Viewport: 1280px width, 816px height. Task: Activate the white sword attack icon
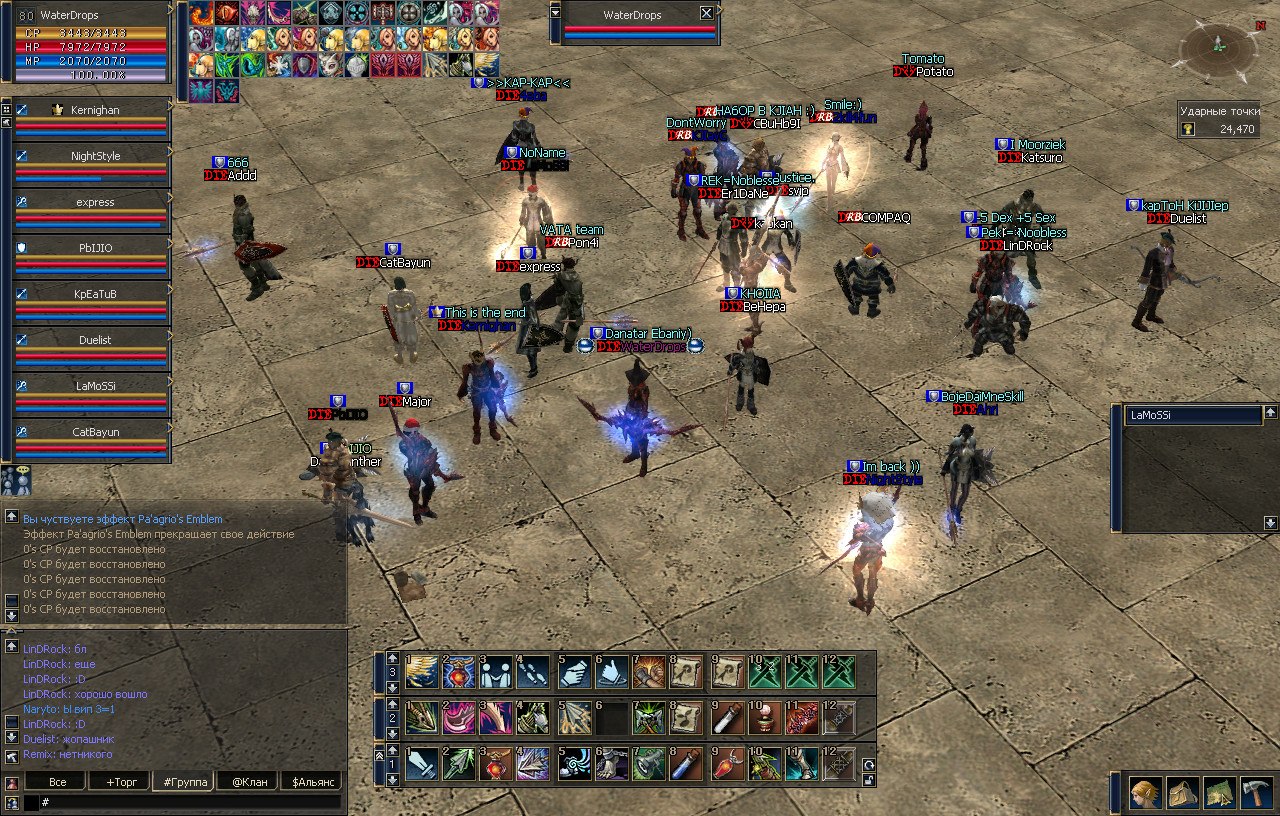(422, 764)
